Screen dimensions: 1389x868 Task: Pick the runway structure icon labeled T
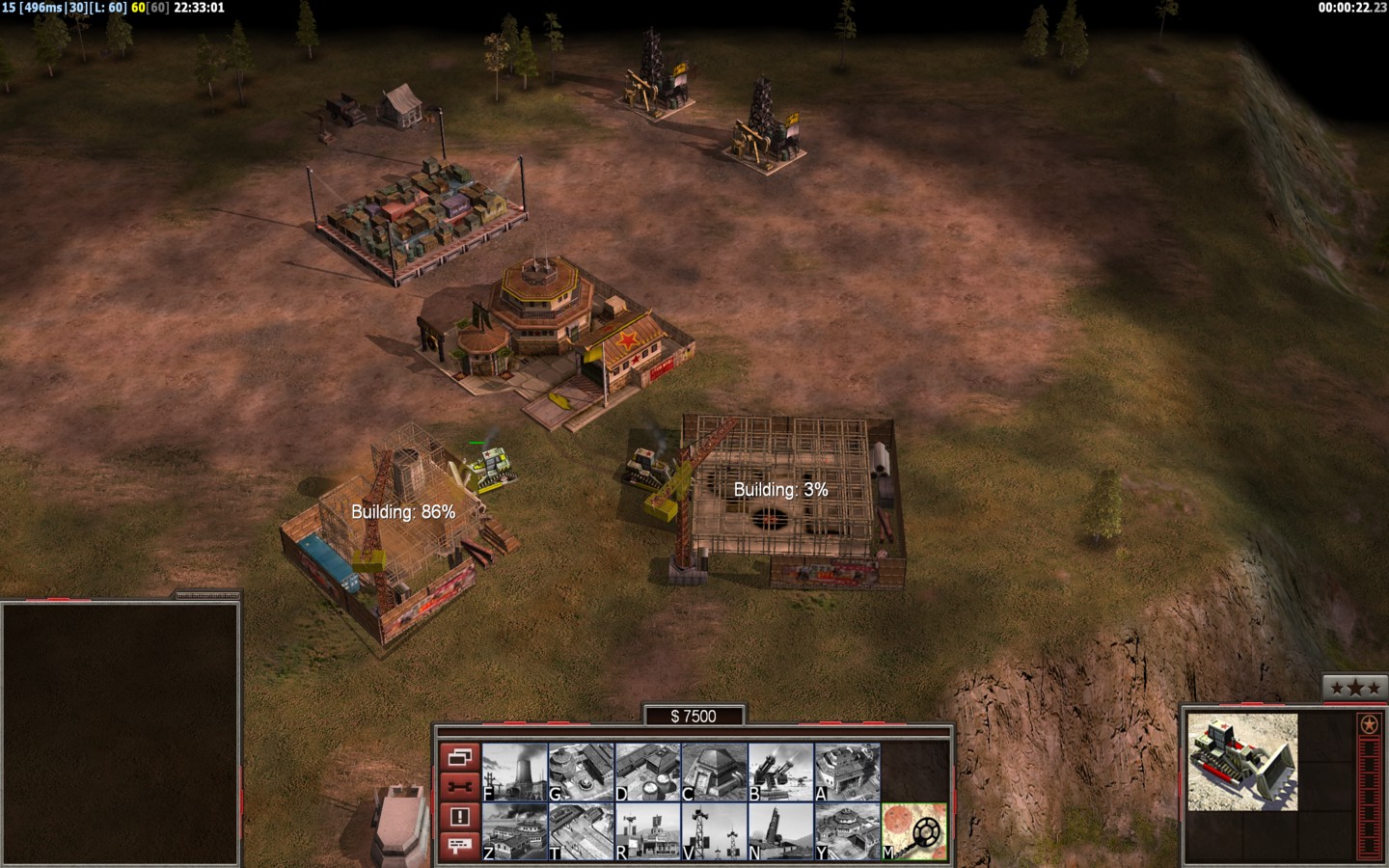tap(582, 830)
